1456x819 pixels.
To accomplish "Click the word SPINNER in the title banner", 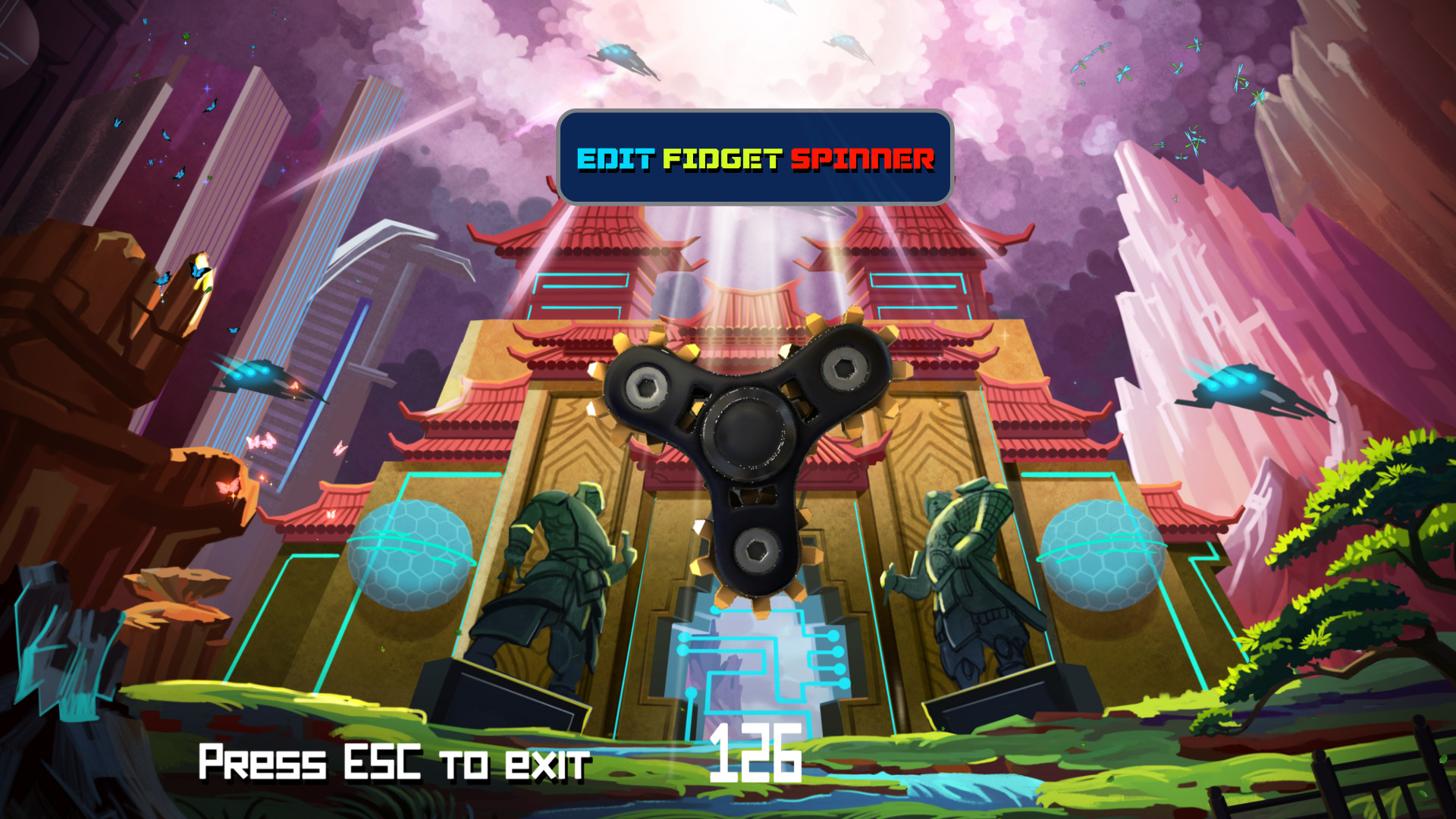I will click(x=864, y=160).
